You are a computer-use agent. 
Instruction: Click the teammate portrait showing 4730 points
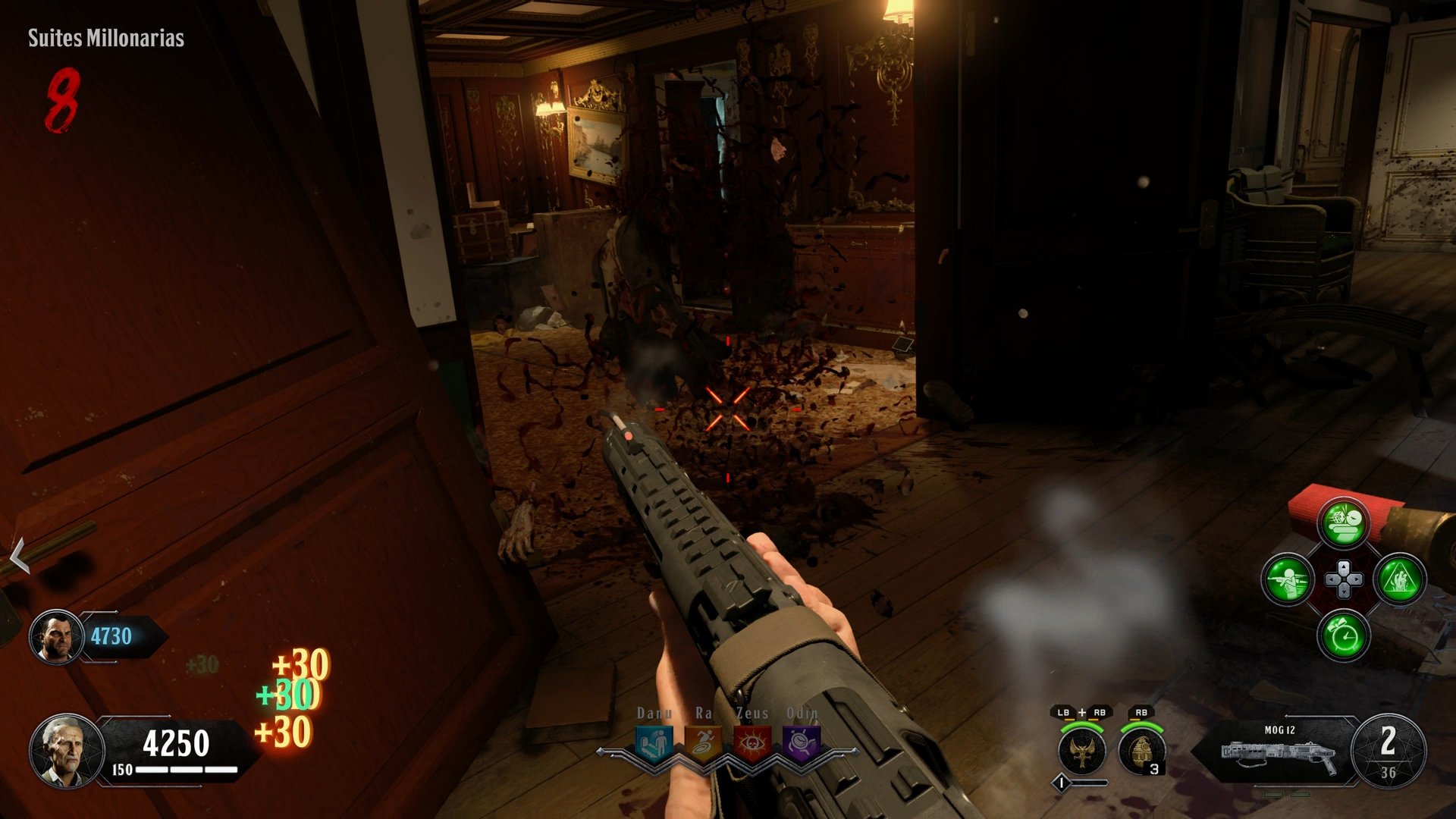55,635
